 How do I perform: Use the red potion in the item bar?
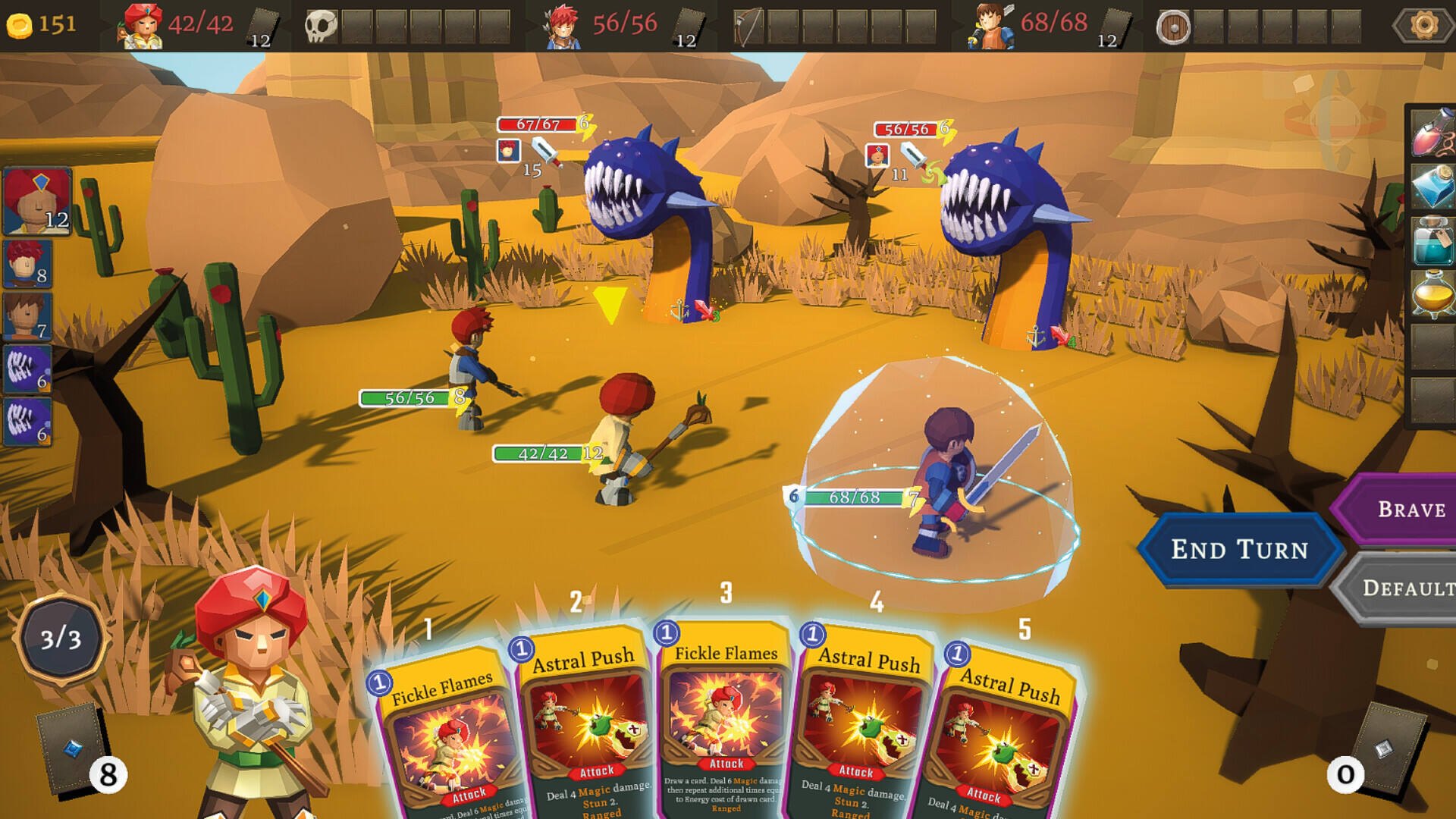click(1432, 132)
